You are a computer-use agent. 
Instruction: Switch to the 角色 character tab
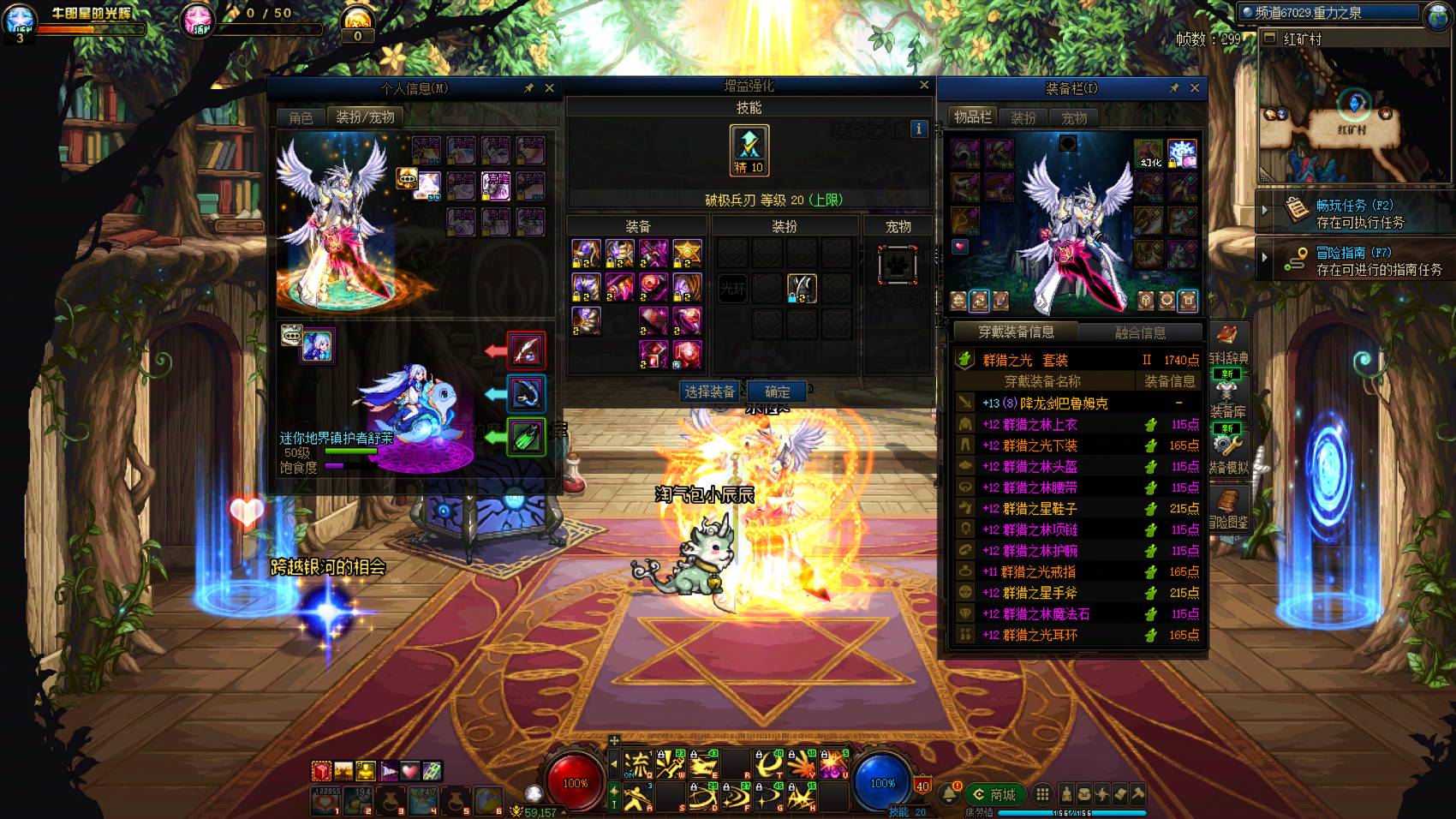(x=301, y=117)
